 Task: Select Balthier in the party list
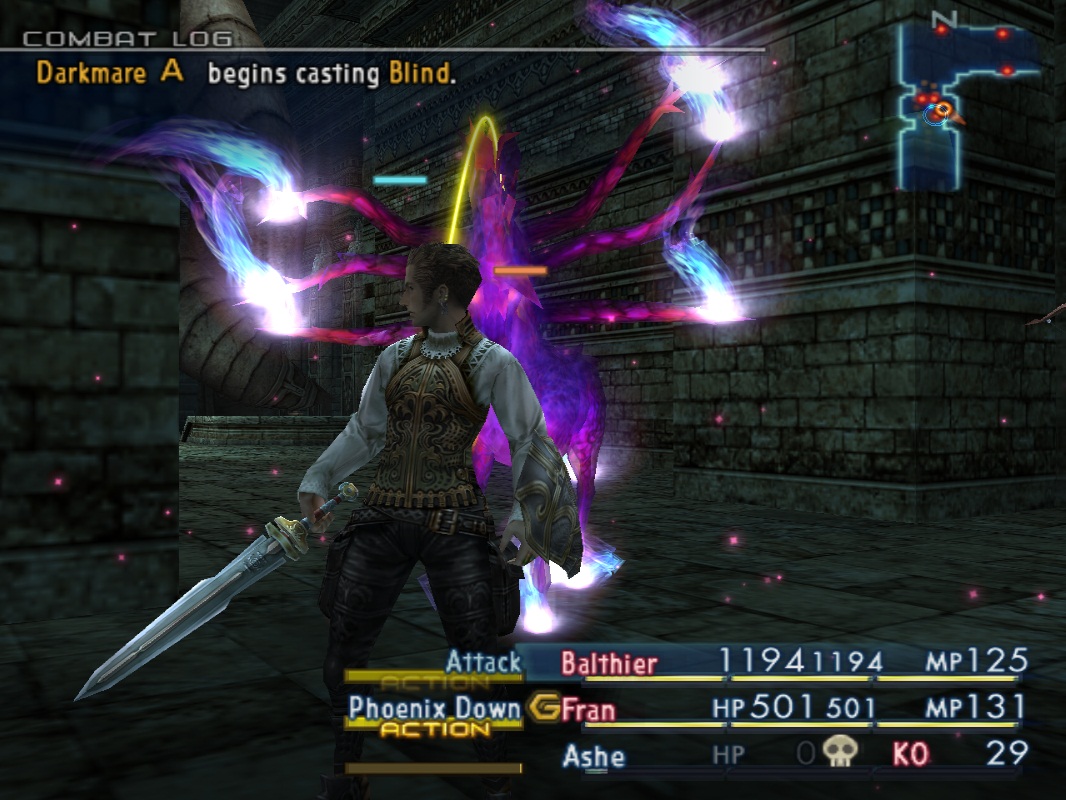609,663
